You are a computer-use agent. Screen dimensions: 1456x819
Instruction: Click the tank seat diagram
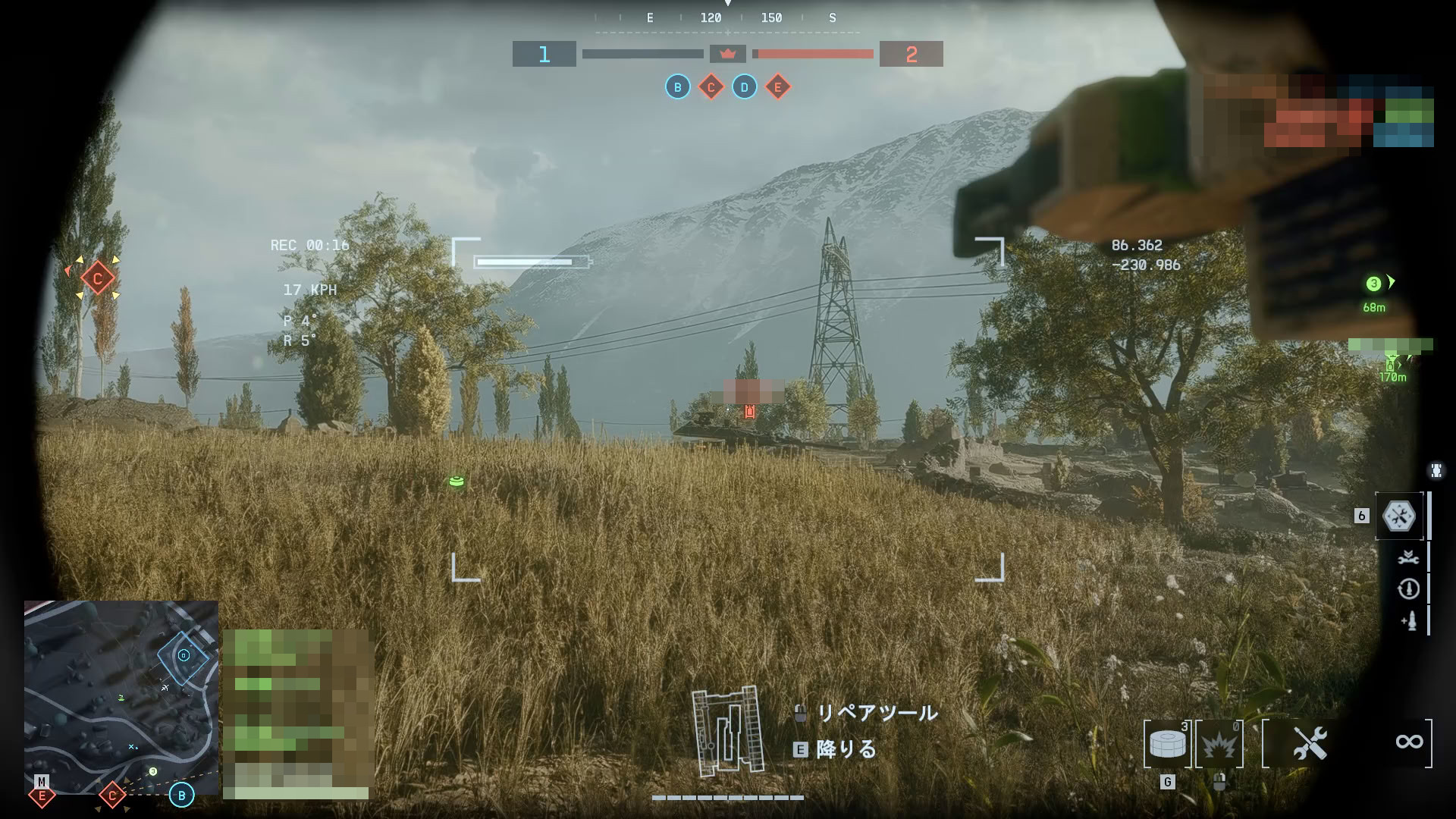click(x=726, y=731)
